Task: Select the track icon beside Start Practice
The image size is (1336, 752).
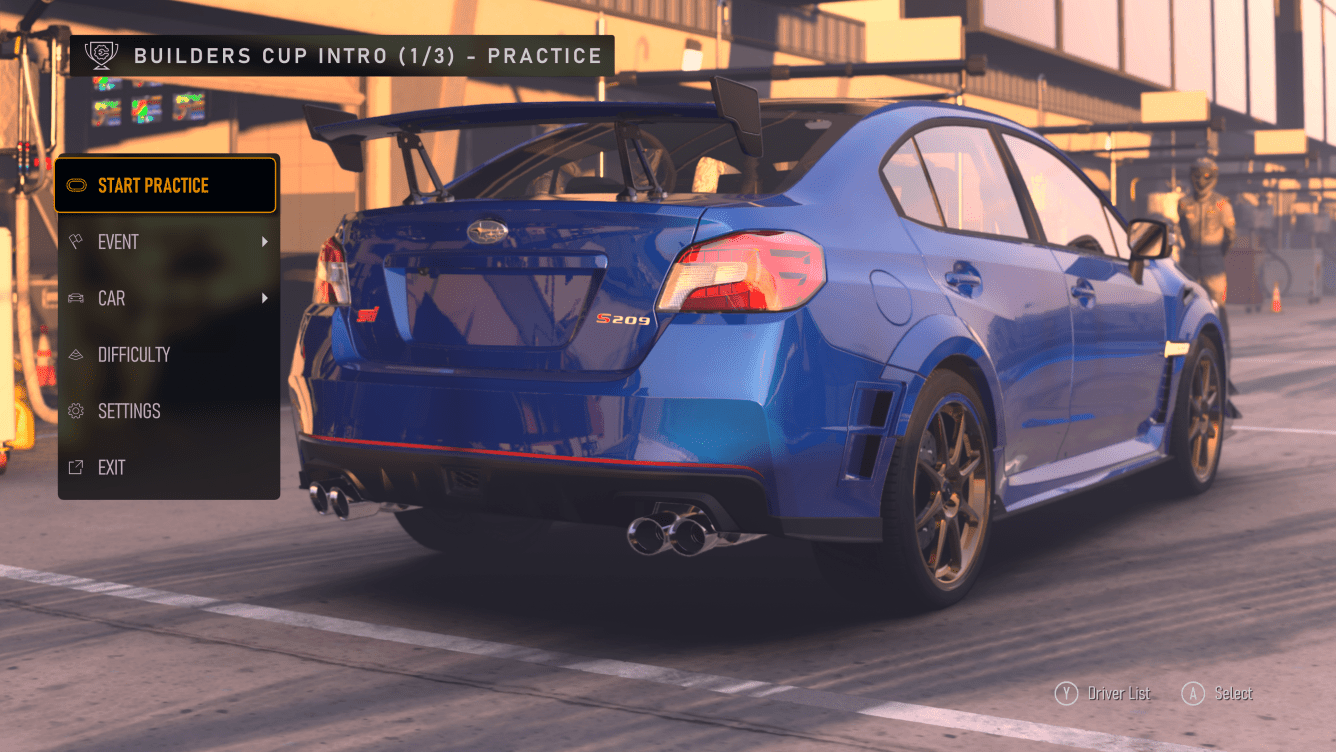Action: coord(78,185)
